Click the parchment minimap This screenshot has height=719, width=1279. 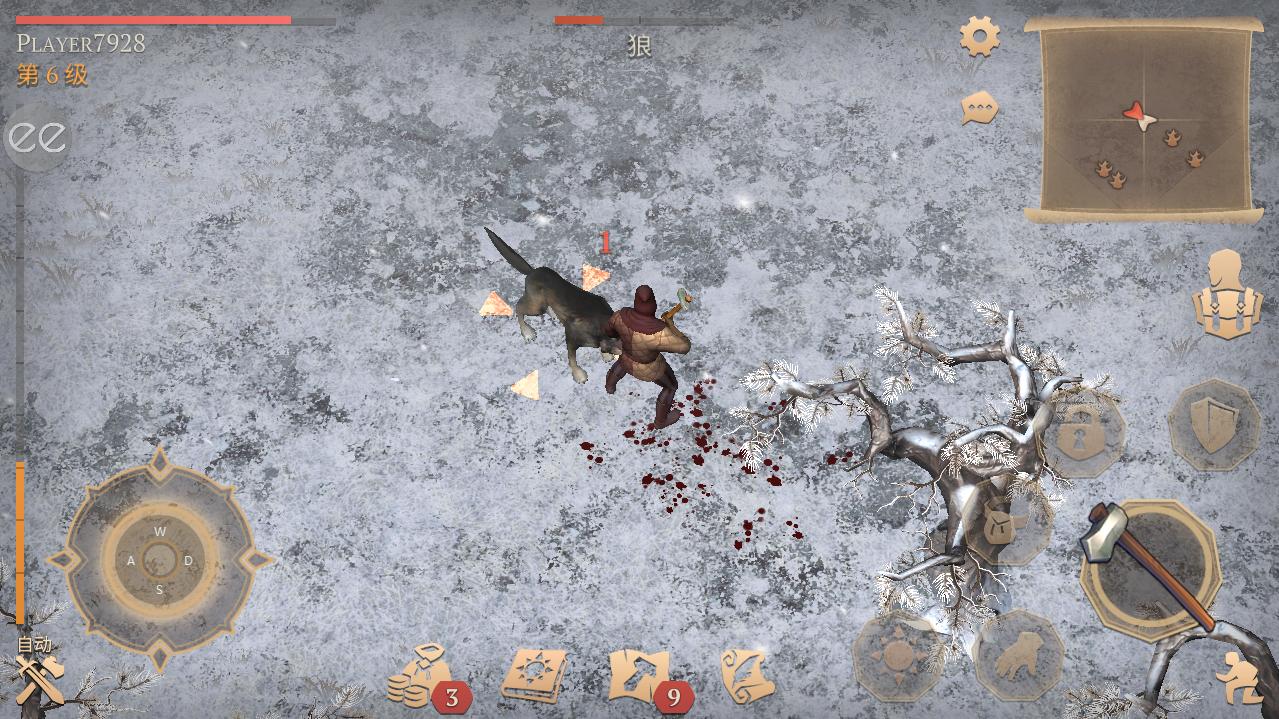(x=1139, y=118)
